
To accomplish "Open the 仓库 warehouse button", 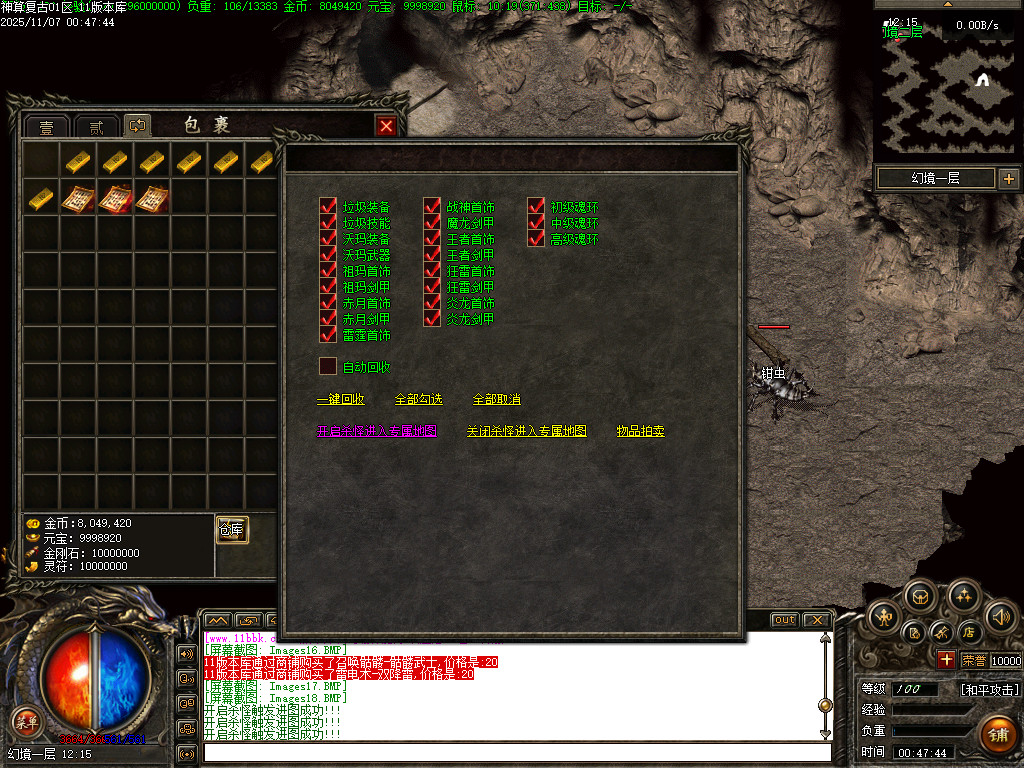I will pos(232,530).
